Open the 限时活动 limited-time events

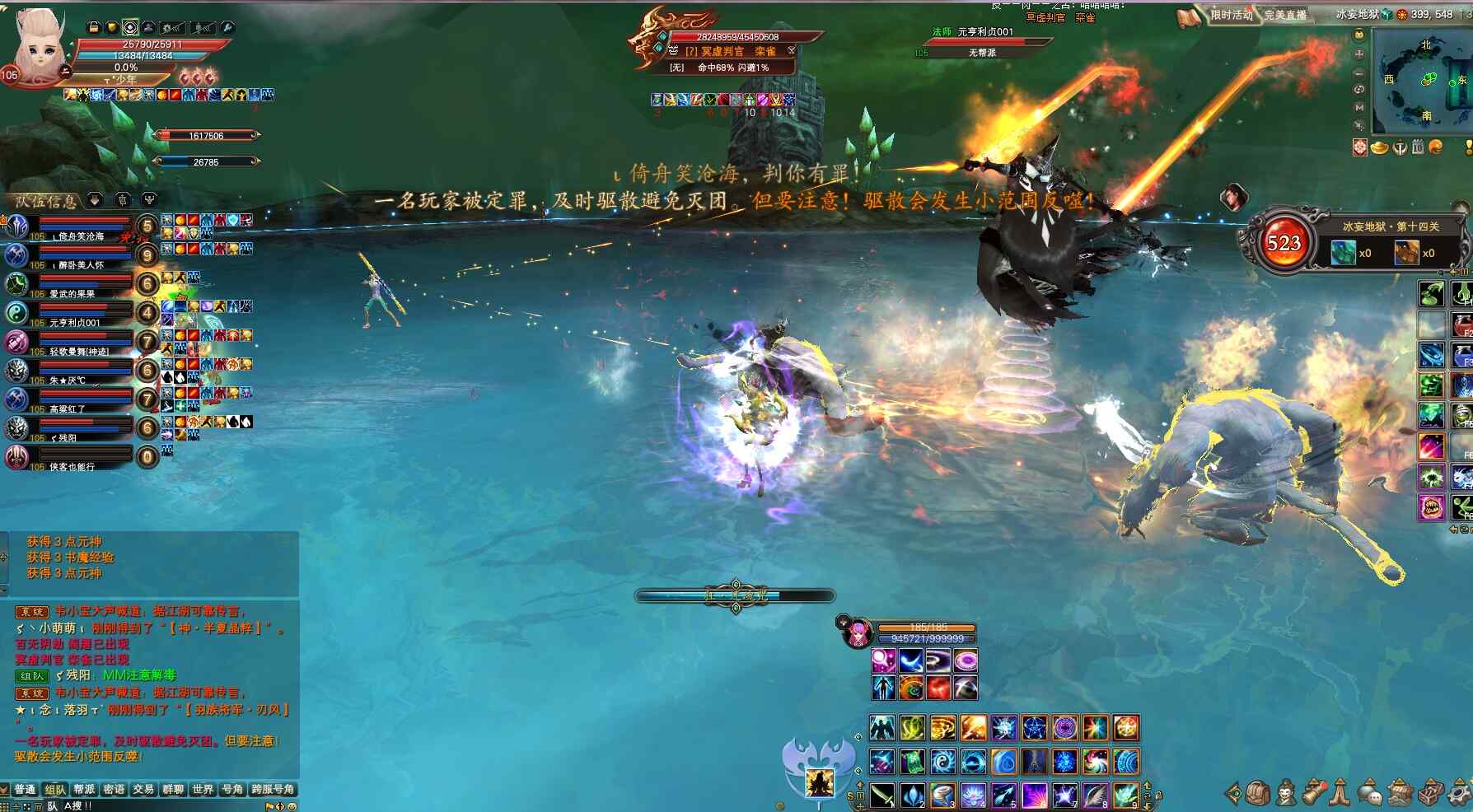pos(1231,15)
